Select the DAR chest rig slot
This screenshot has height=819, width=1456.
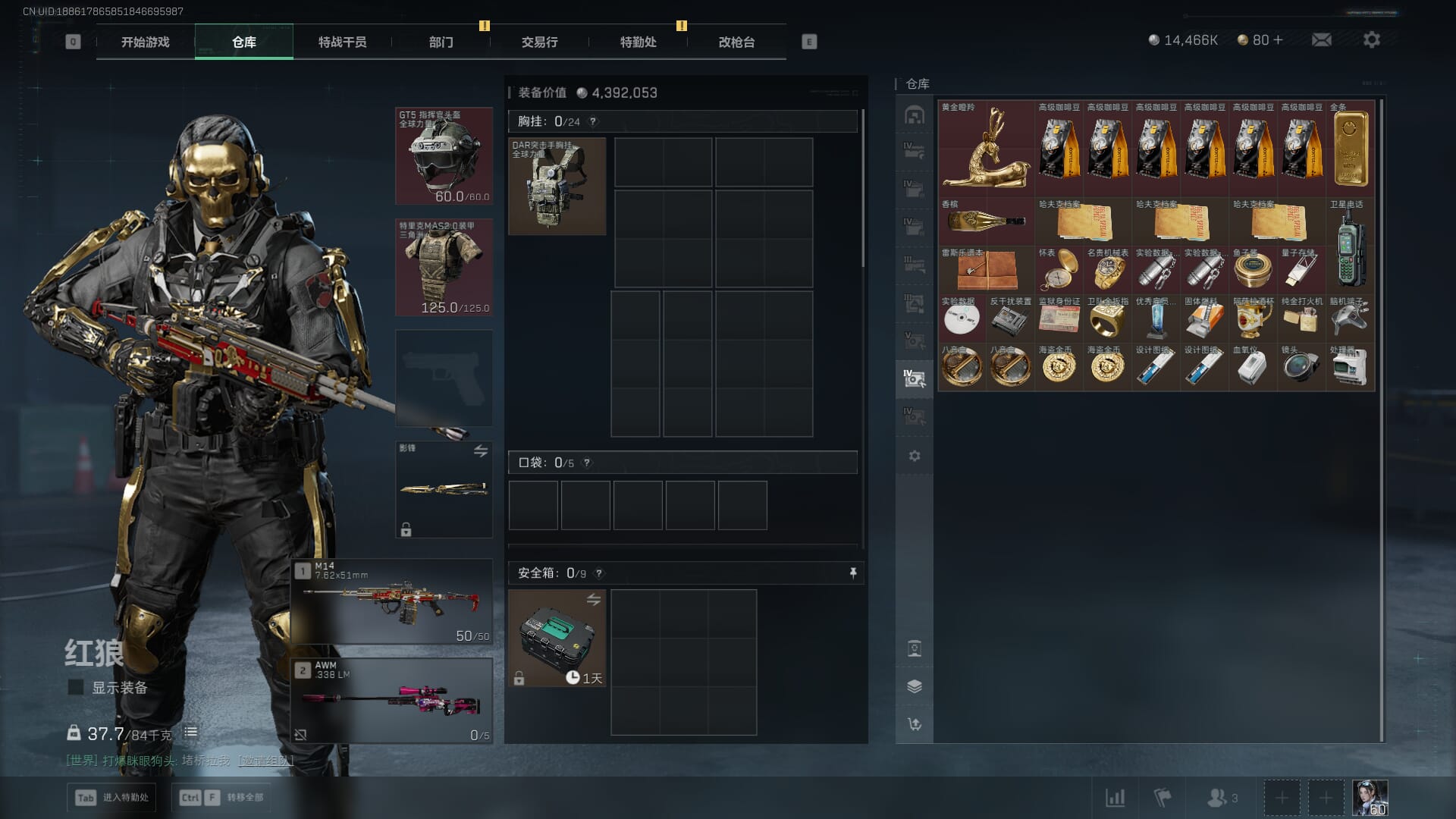tap(557, 186)
